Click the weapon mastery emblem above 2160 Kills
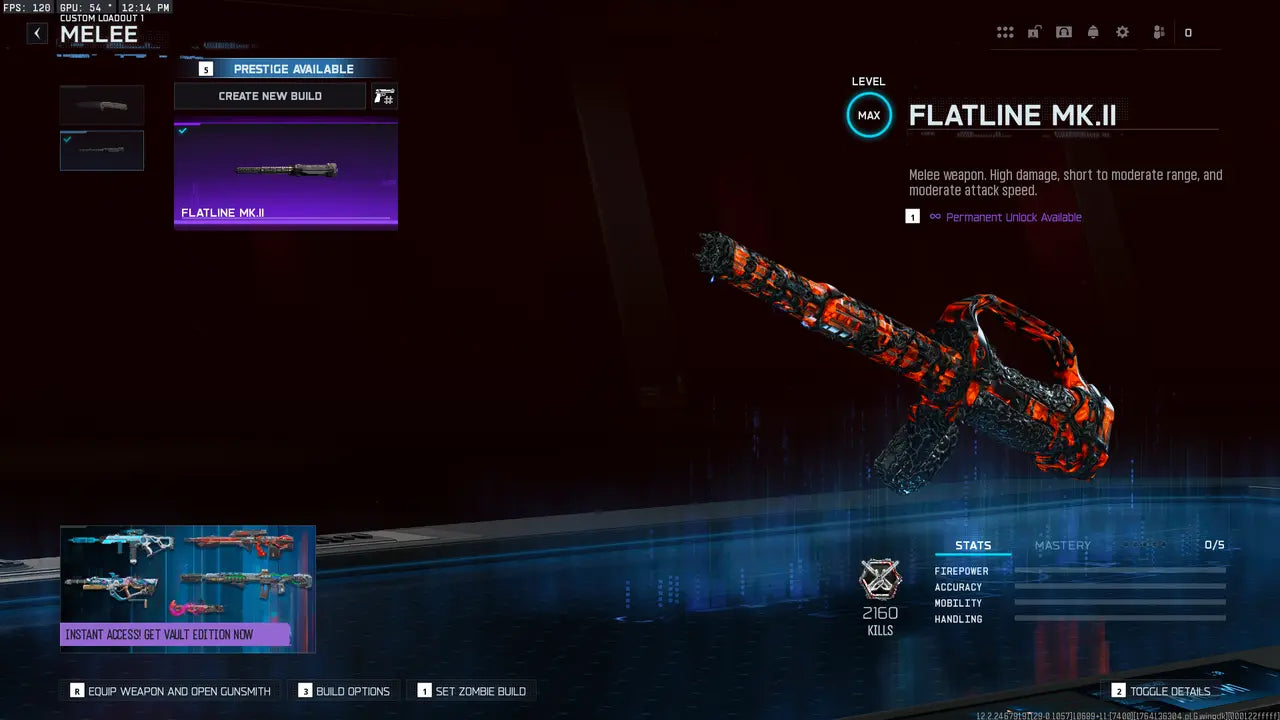This screenshot has width=1280, height=720. [880, 578]
